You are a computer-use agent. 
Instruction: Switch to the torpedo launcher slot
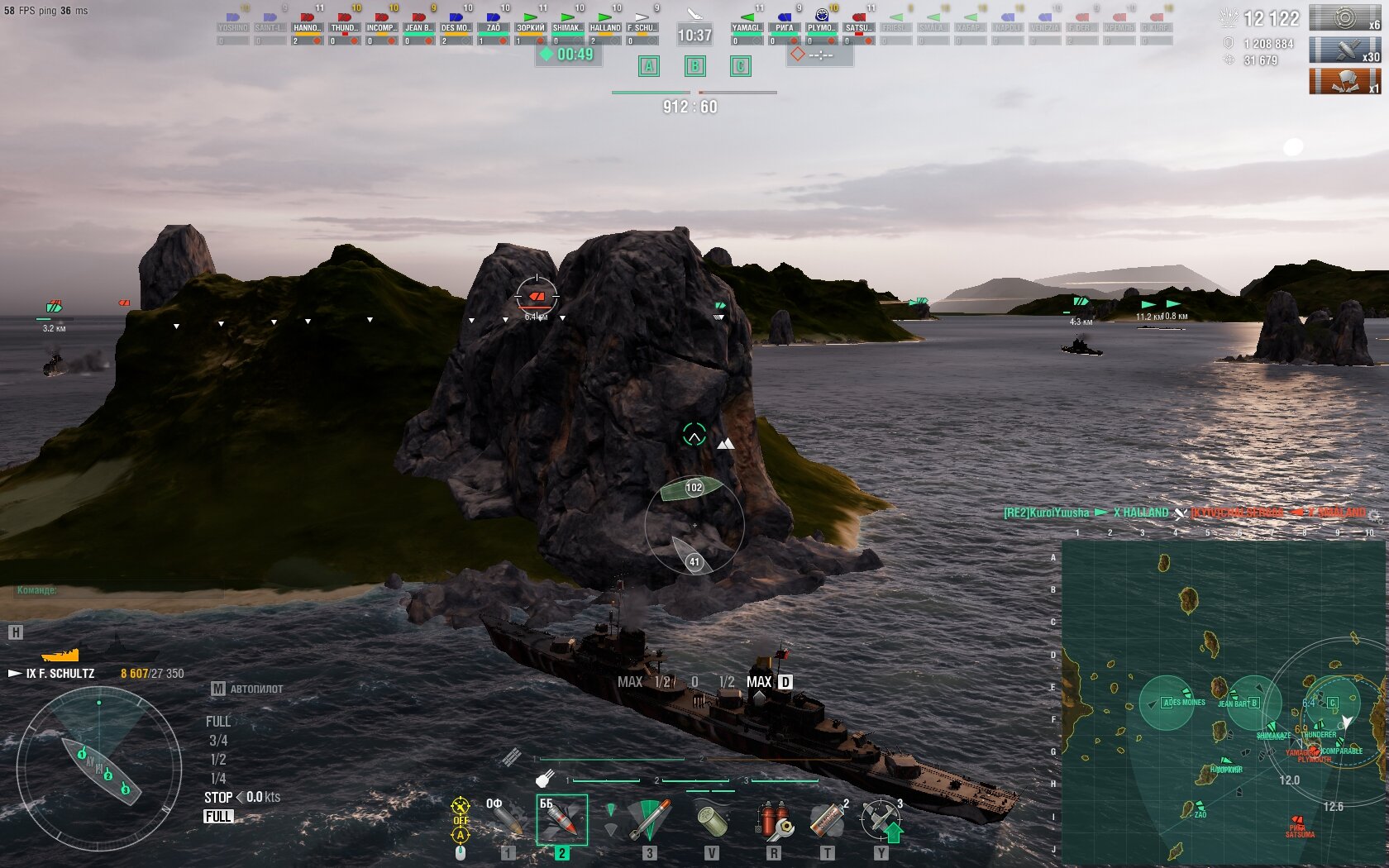point(649,820)
